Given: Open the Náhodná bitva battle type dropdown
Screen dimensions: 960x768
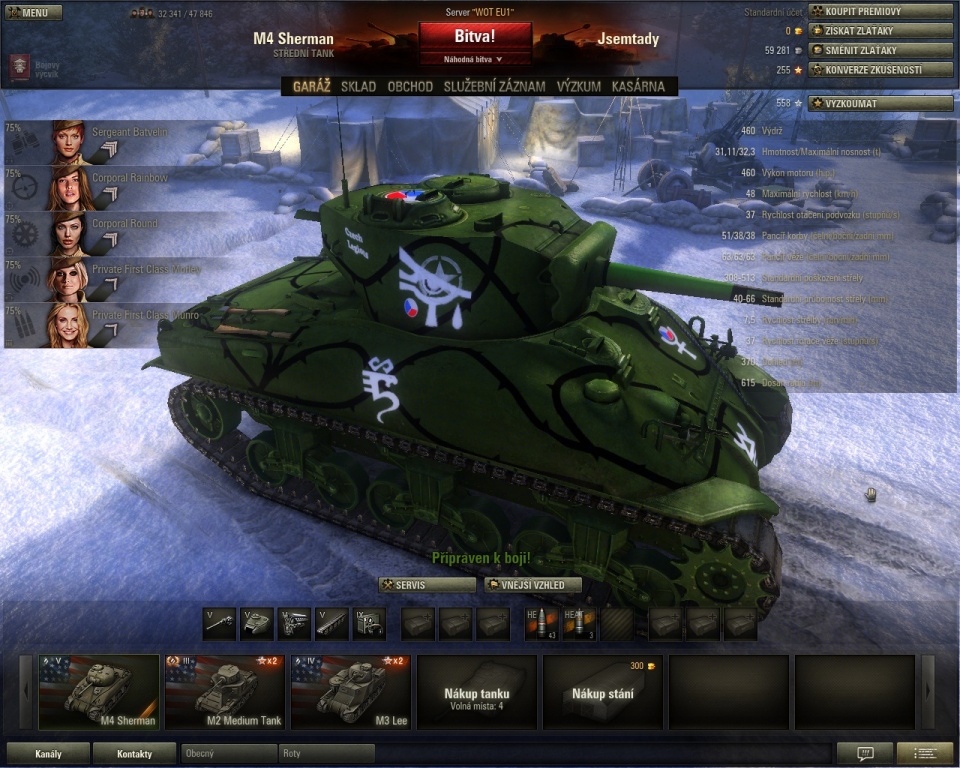Looking at the screenshot, I should [x=476, y=59].
